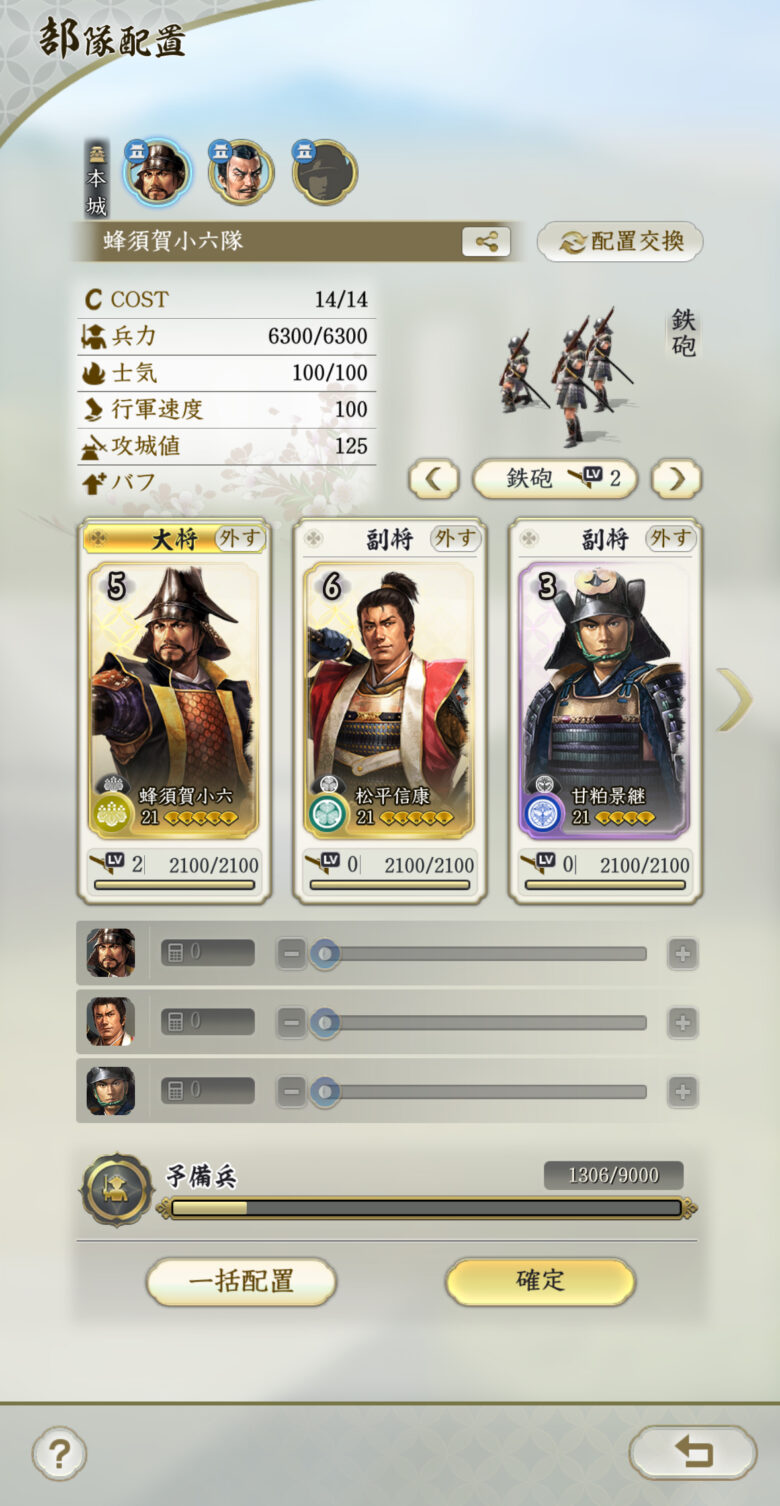Open the 鉄砲 troop type selector
780x1506 pixels.
[x=555, y=479]
